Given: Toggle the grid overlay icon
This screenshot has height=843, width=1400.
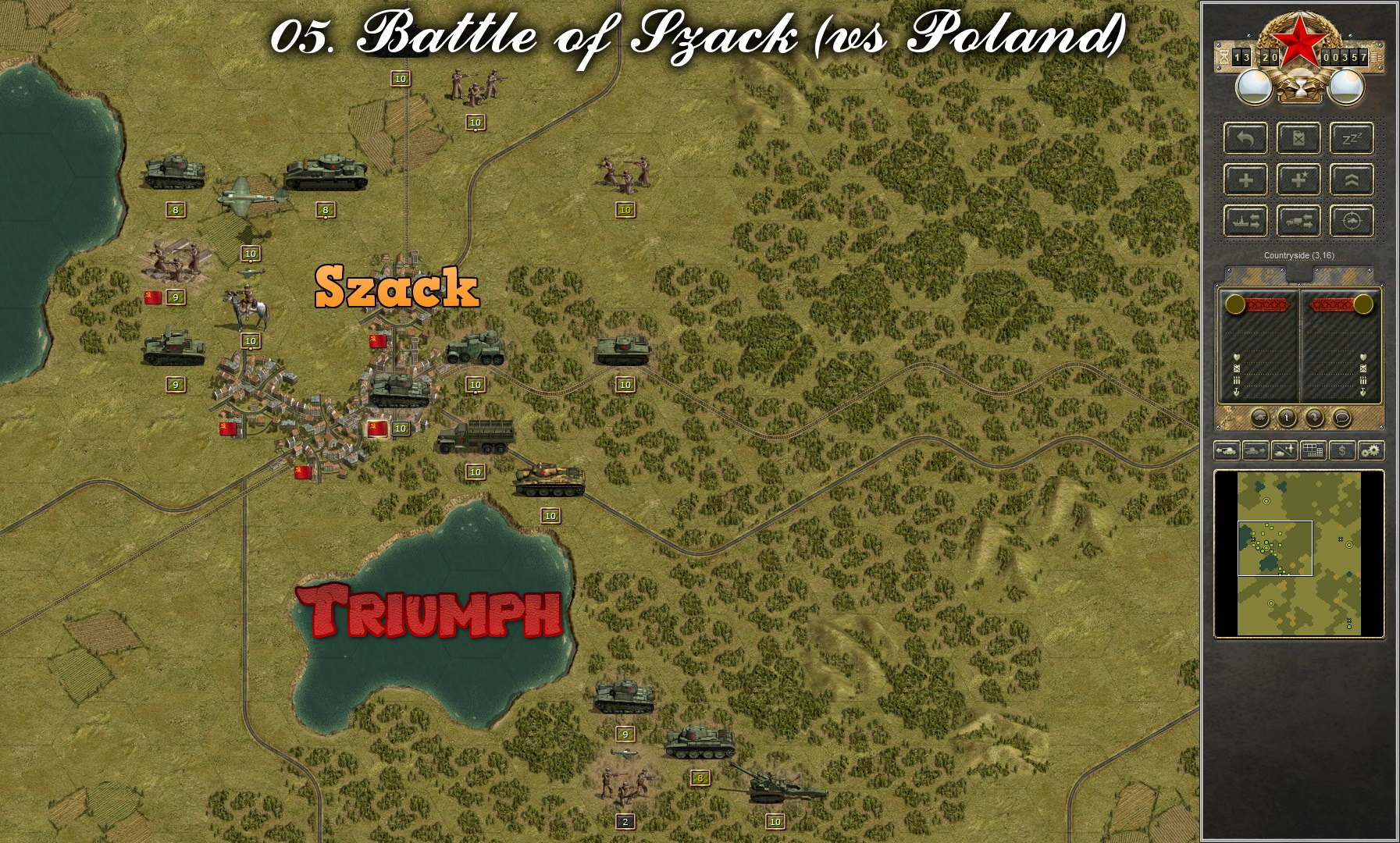Looking at the screenshot, I should [x=1313, y=450].
